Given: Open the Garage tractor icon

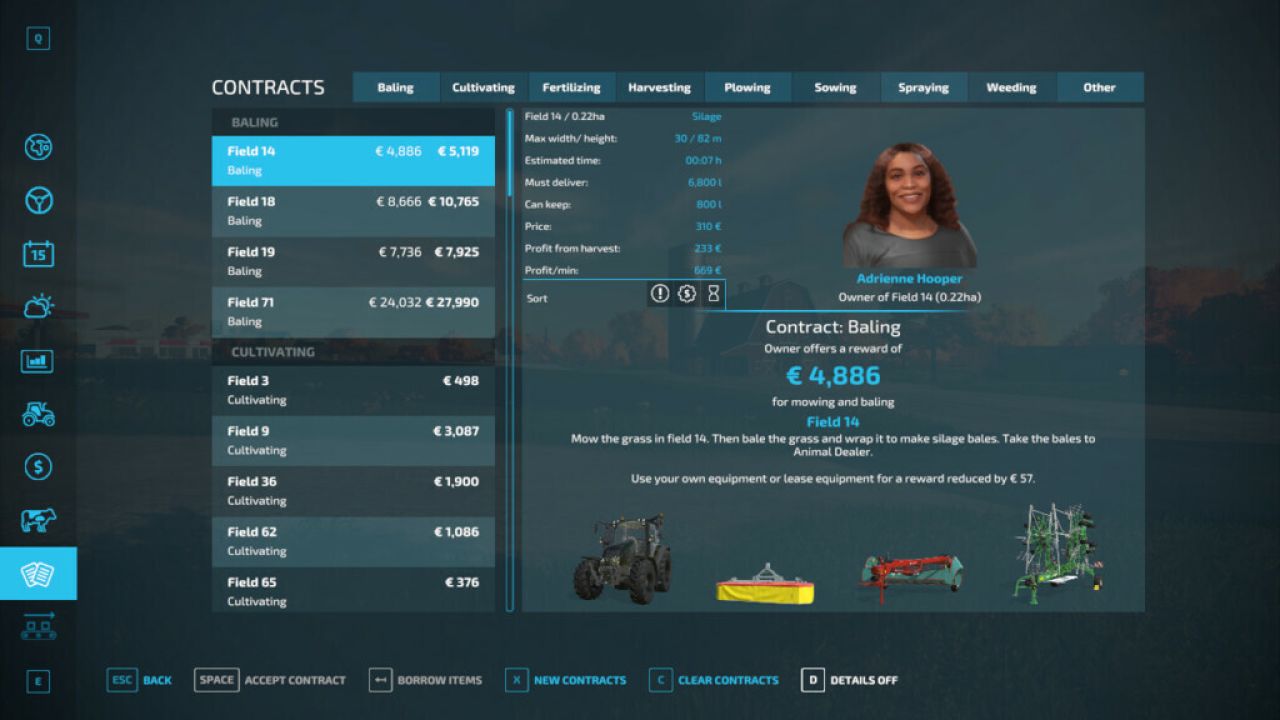Looking at the screenshot, I should tap(37, 415).
